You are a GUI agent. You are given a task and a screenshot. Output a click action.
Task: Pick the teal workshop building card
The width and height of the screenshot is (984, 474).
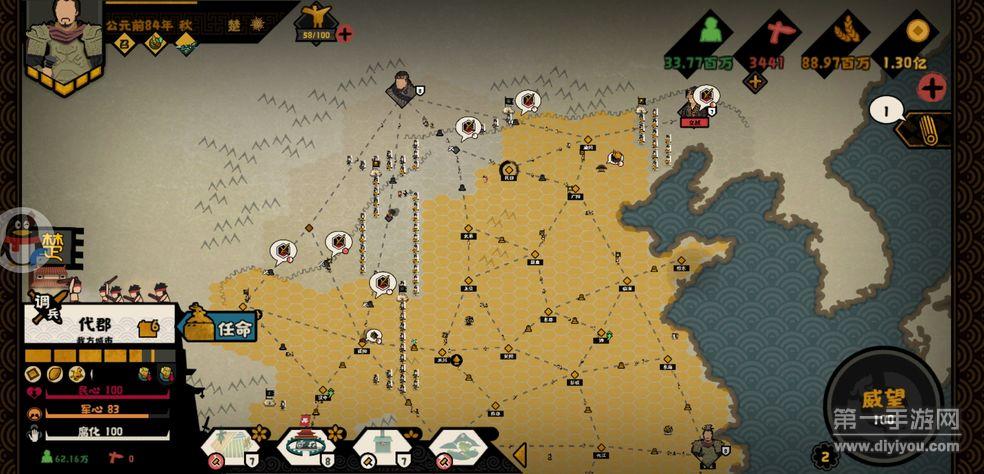[380, 445]
